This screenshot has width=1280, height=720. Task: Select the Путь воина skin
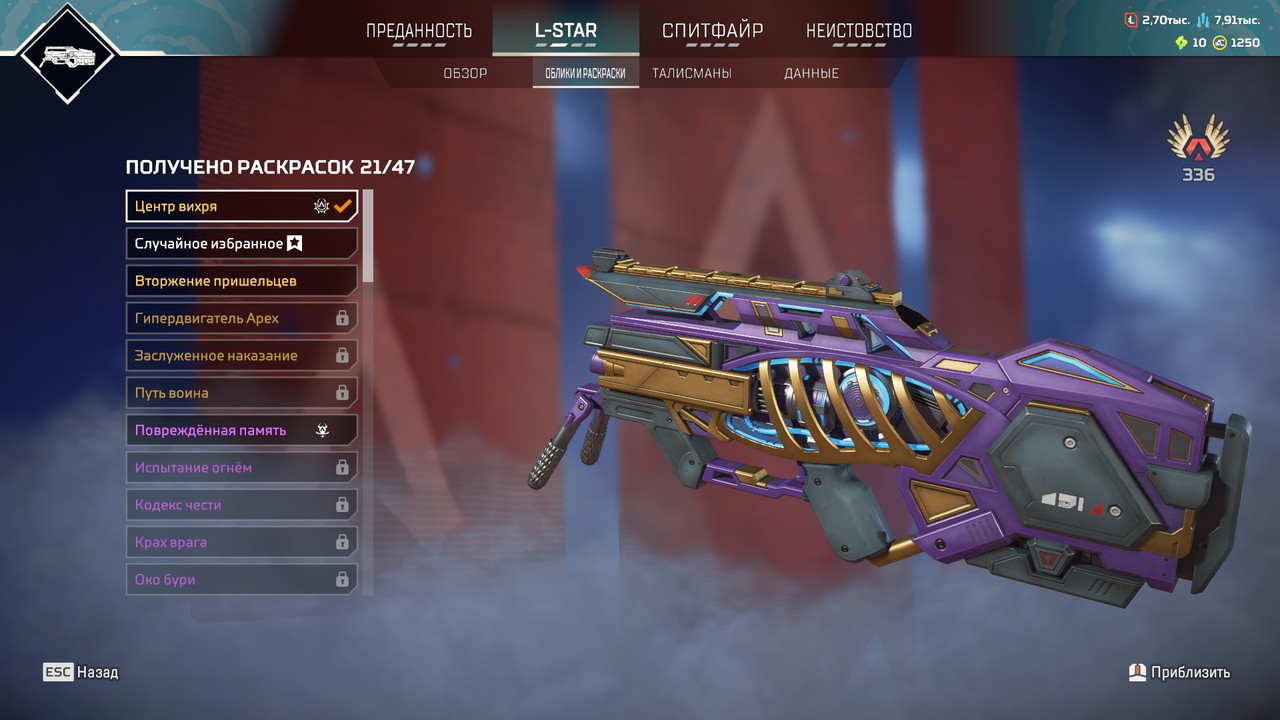tap(241, 393)
